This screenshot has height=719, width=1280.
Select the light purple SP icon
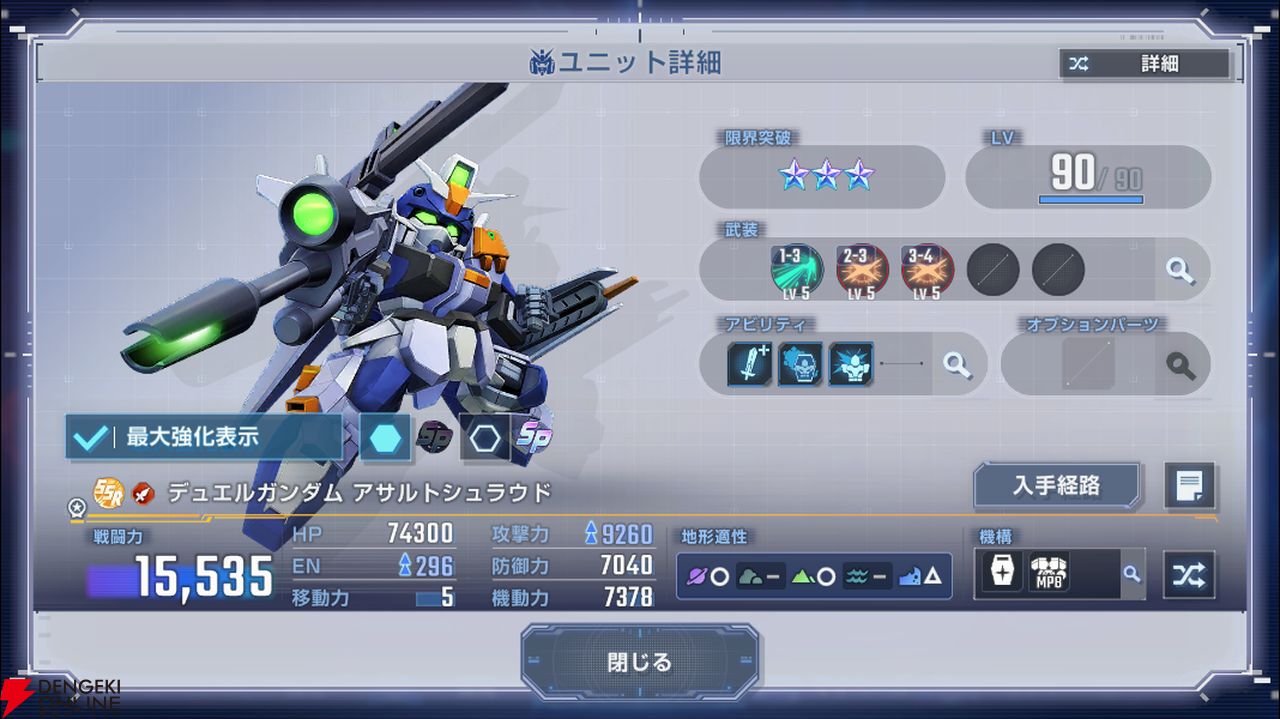tap(533, 438)
